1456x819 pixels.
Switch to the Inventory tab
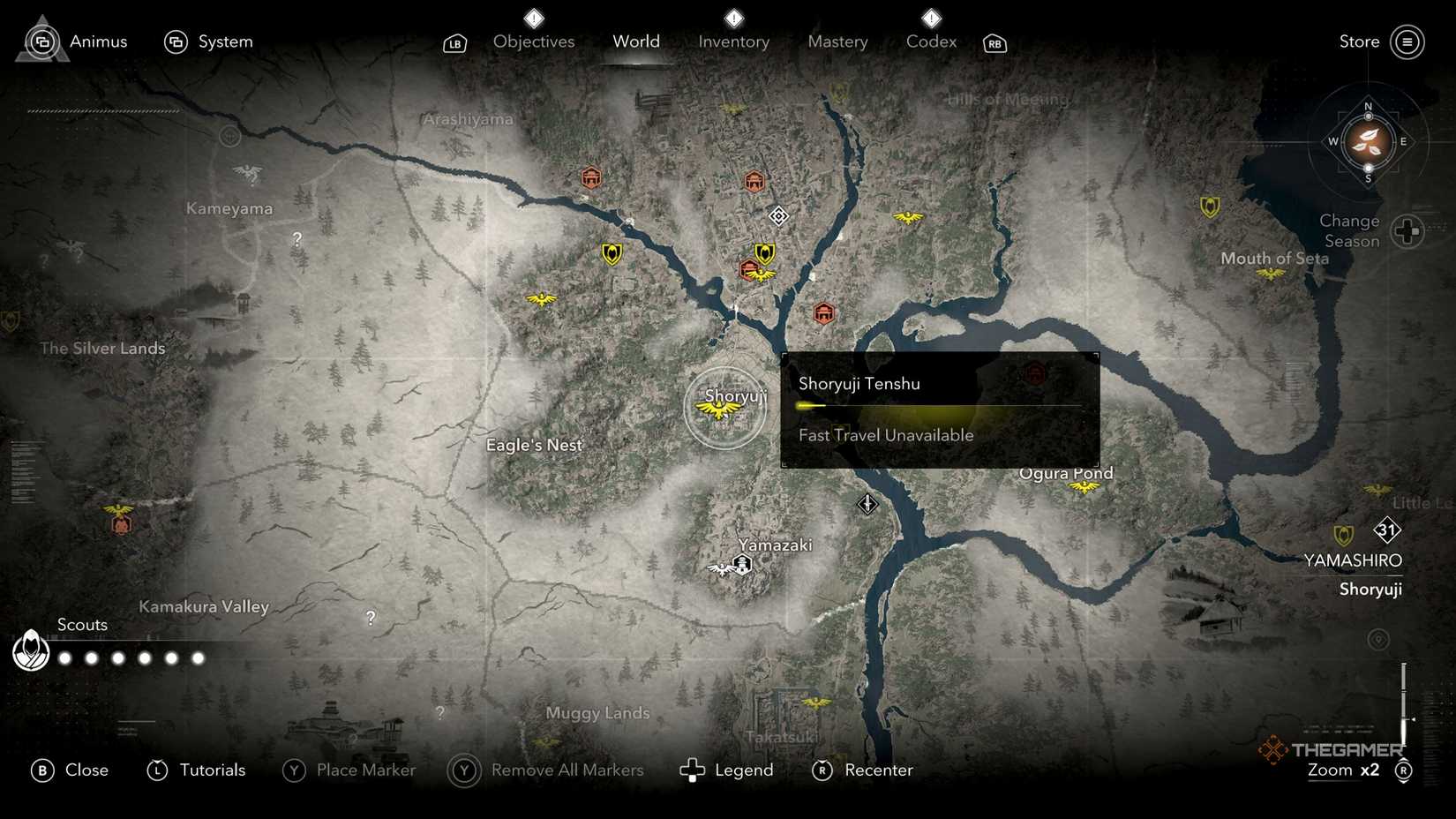733,41
